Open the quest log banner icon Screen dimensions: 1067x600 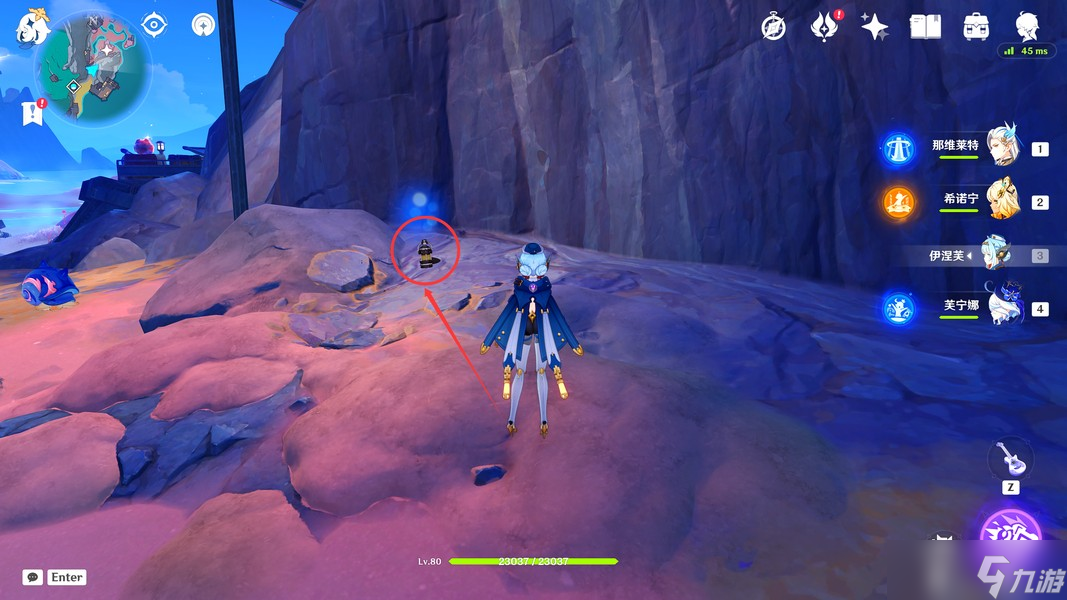33,113
